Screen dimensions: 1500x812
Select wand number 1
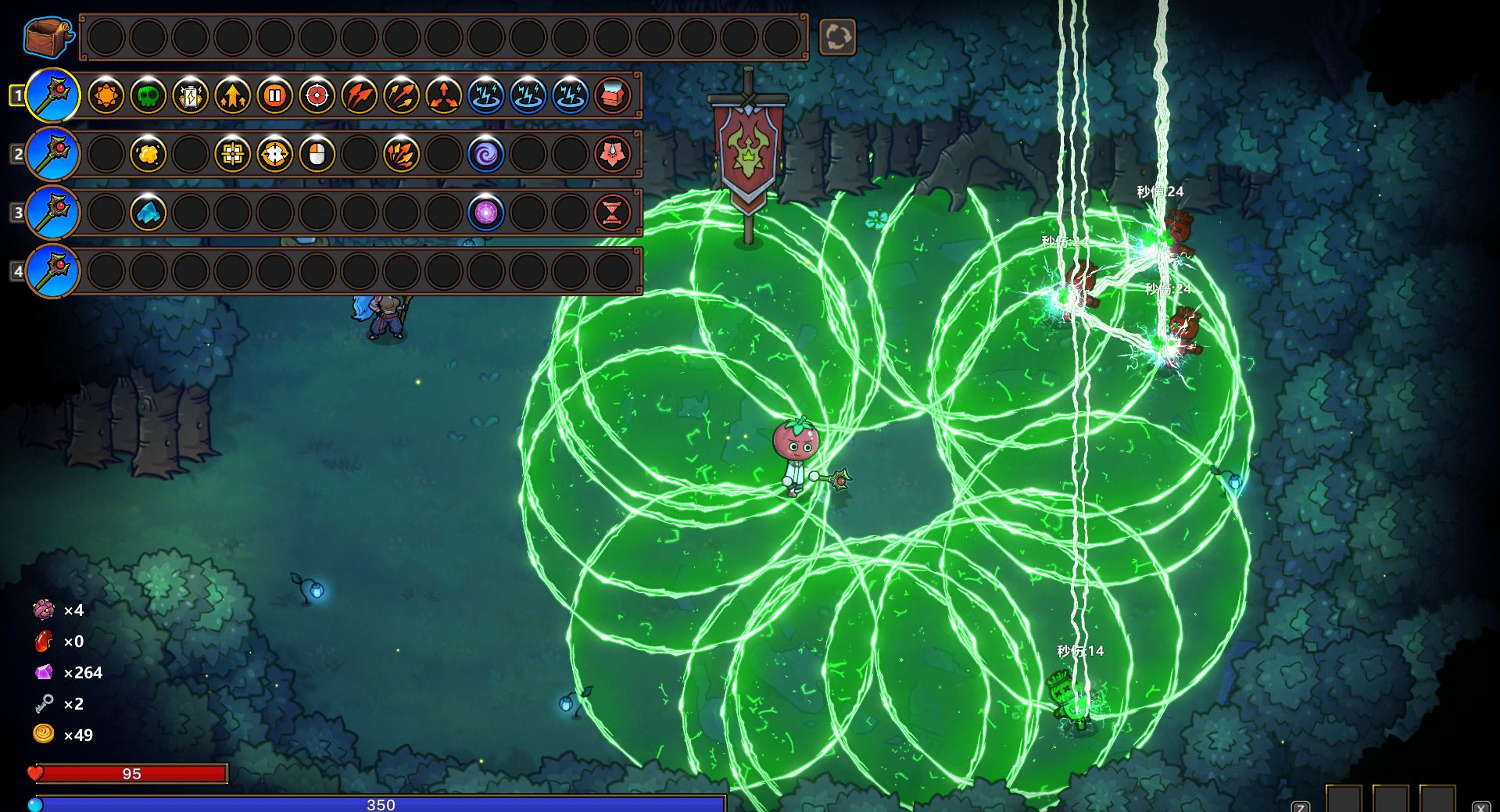(52, 95)
